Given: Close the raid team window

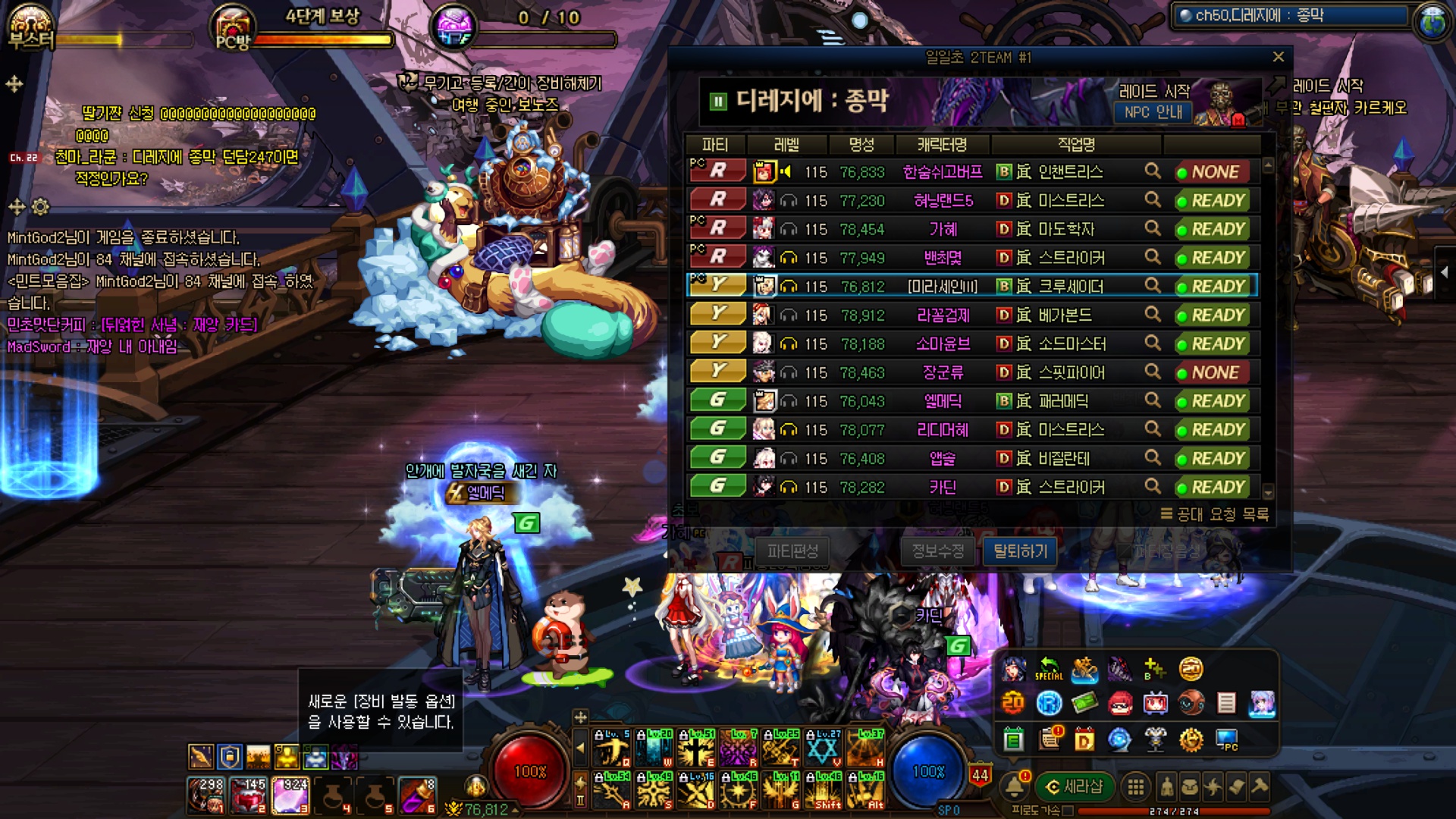Looking at the screenshot, I should 1278,57.
